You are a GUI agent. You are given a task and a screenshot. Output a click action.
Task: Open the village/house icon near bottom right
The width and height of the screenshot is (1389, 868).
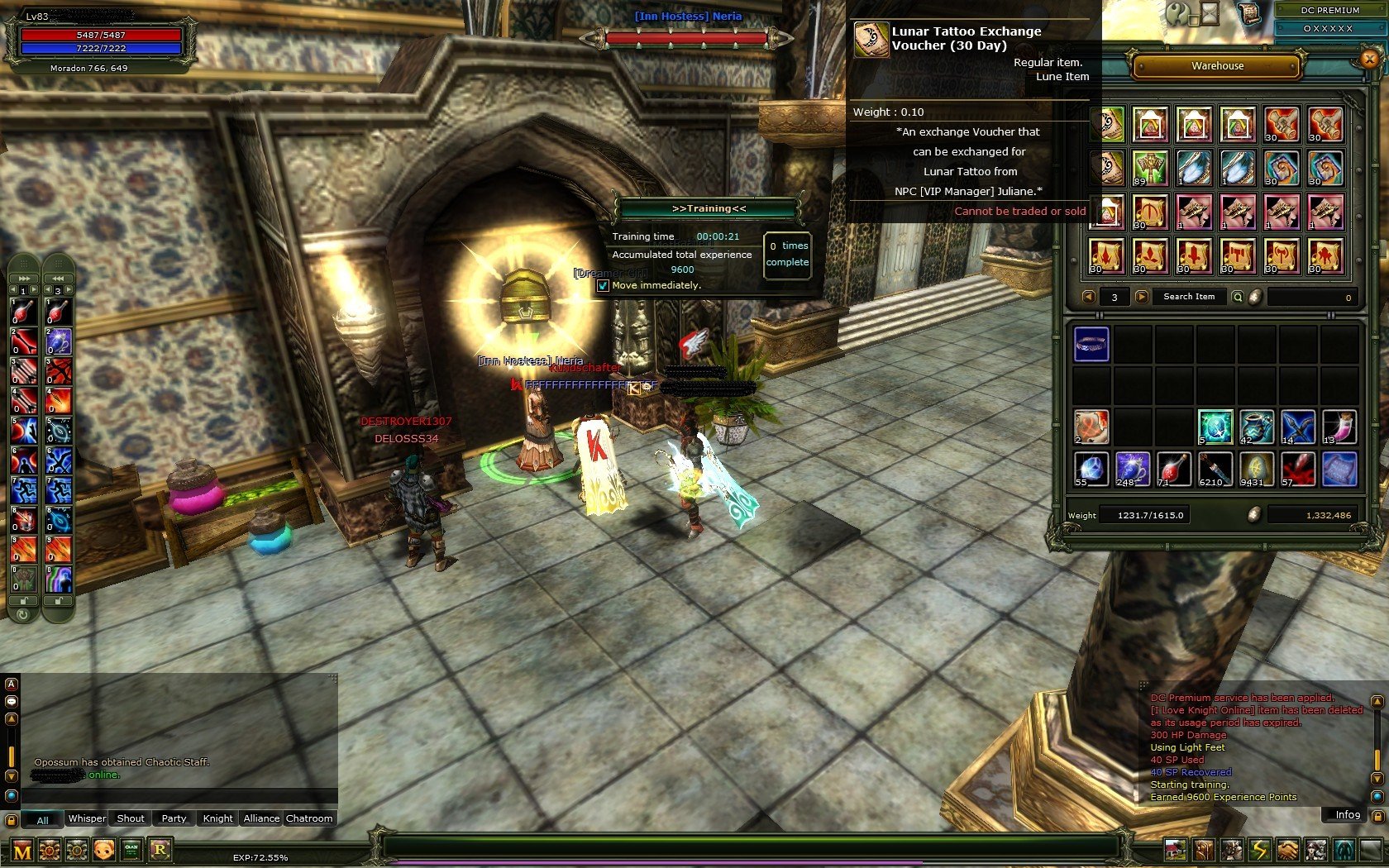click(1175, 850)
